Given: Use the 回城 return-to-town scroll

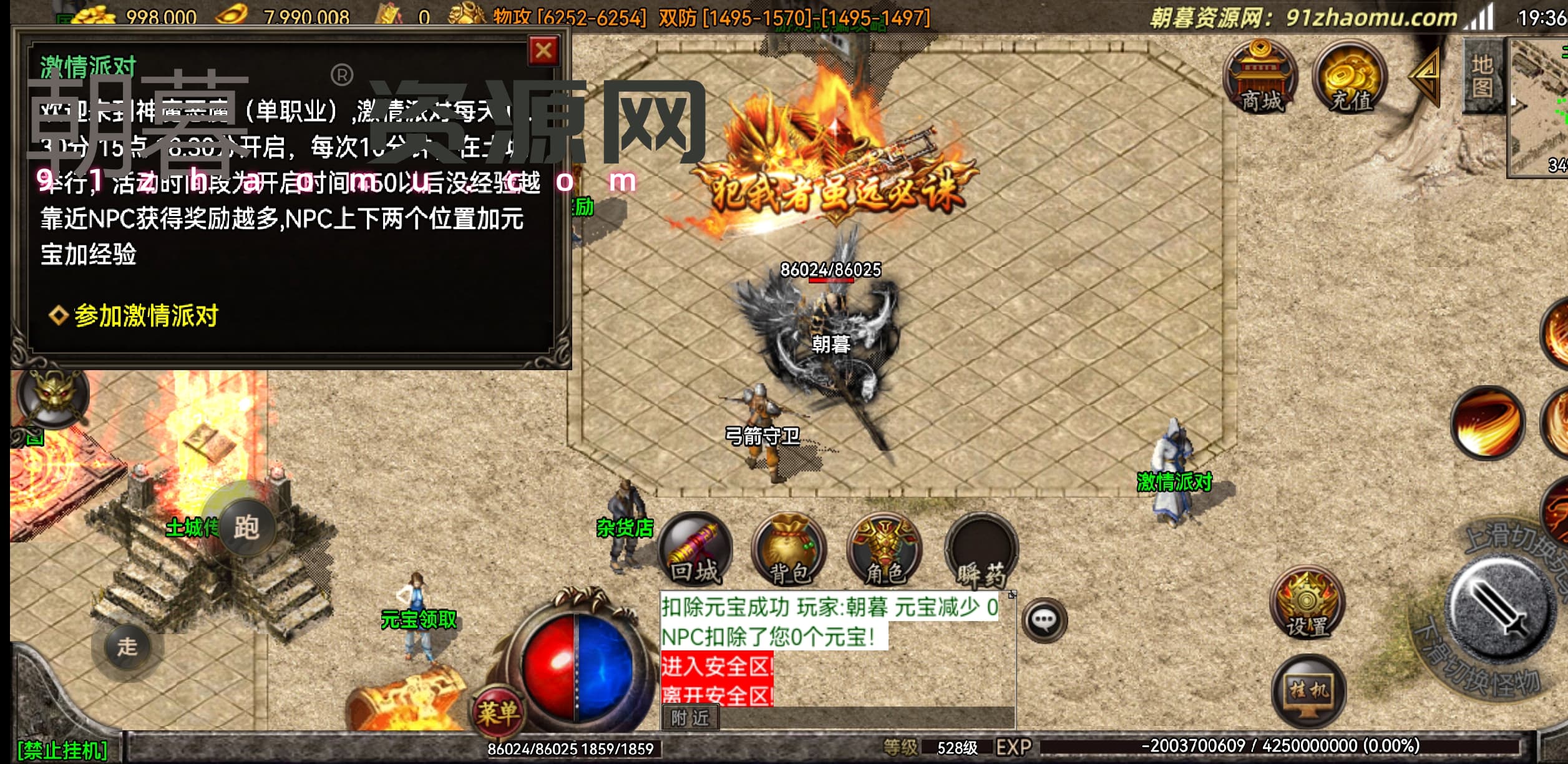Looking at the screenshot, I should (x=695, y=551).
